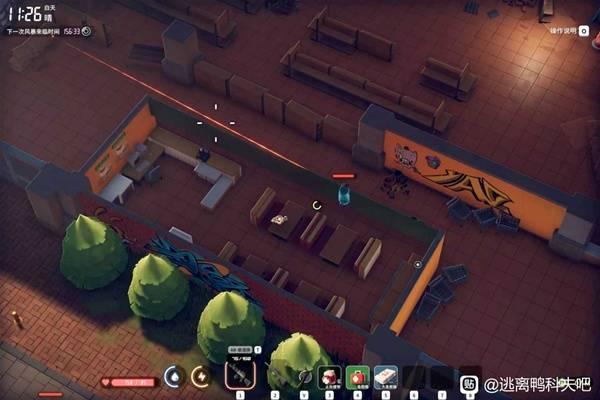Click the lightning bolt energy icon
The height and width of the screenshot is (400, 600).
201,377
